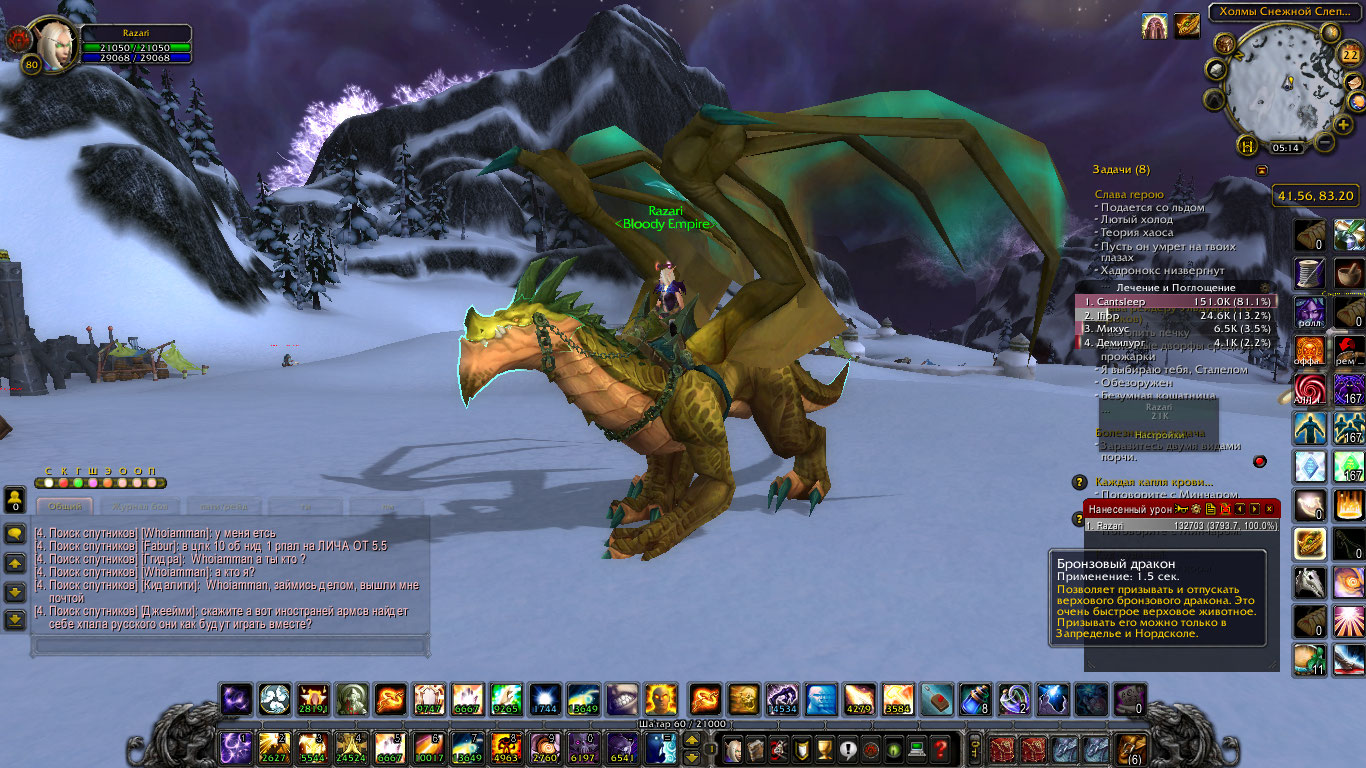
Task: Open the calendar button showing 22
Action: pyautogui.click(x=1350, y=54)
